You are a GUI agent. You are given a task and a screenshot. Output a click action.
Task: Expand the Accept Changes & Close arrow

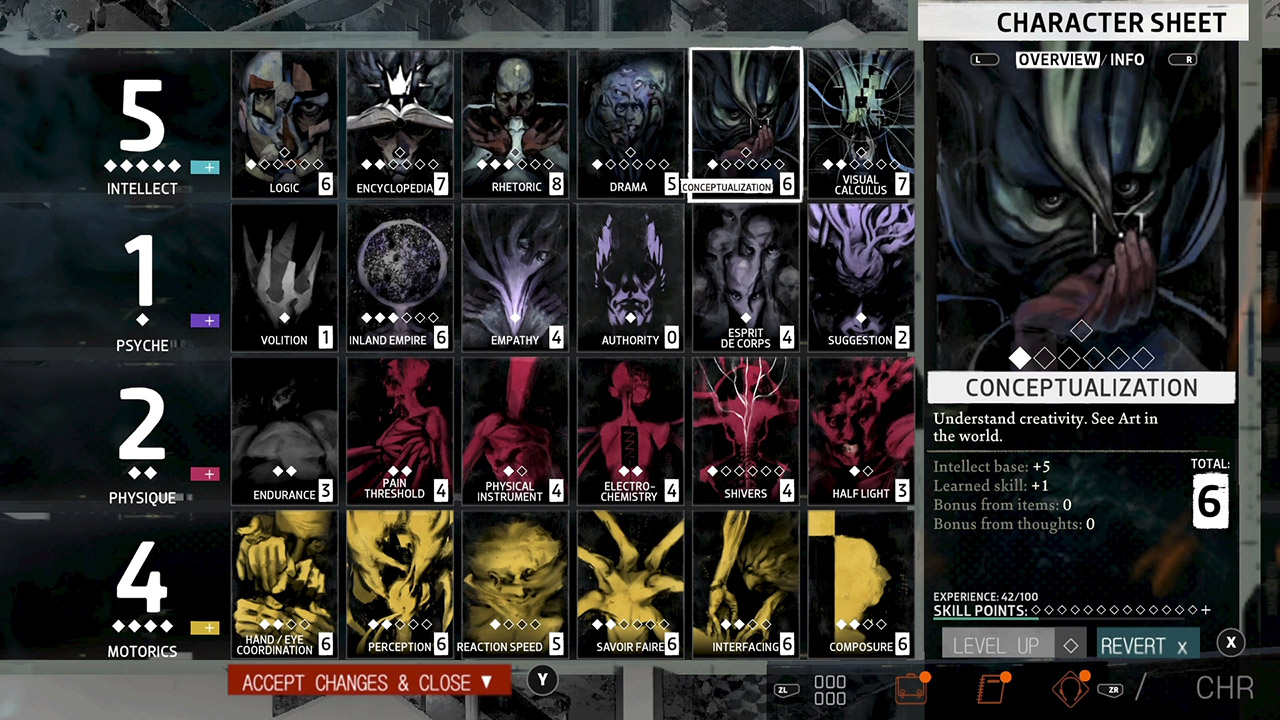point(486,682)
